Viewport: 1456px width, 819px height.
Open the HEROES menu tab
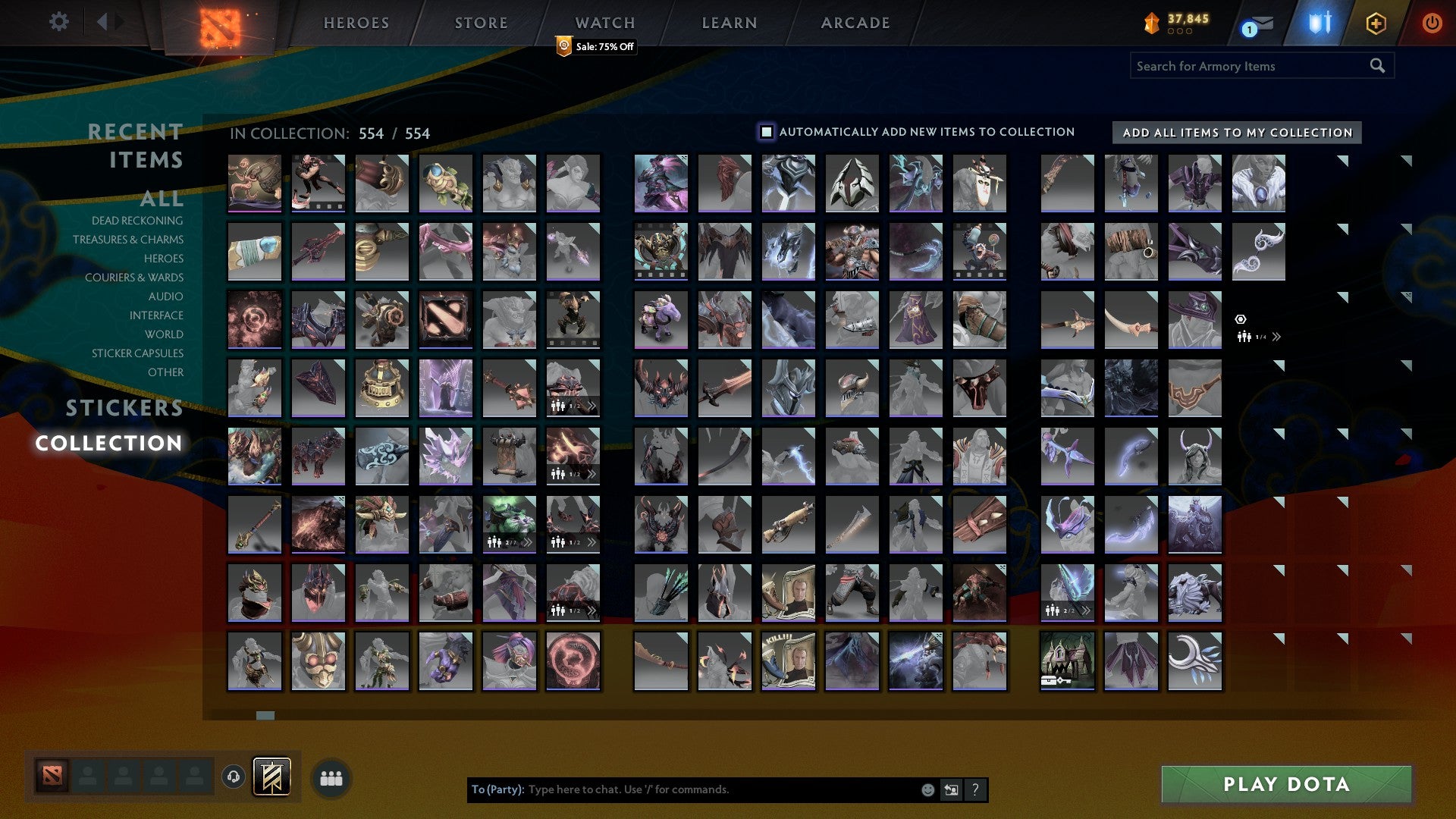pos(356,23)
